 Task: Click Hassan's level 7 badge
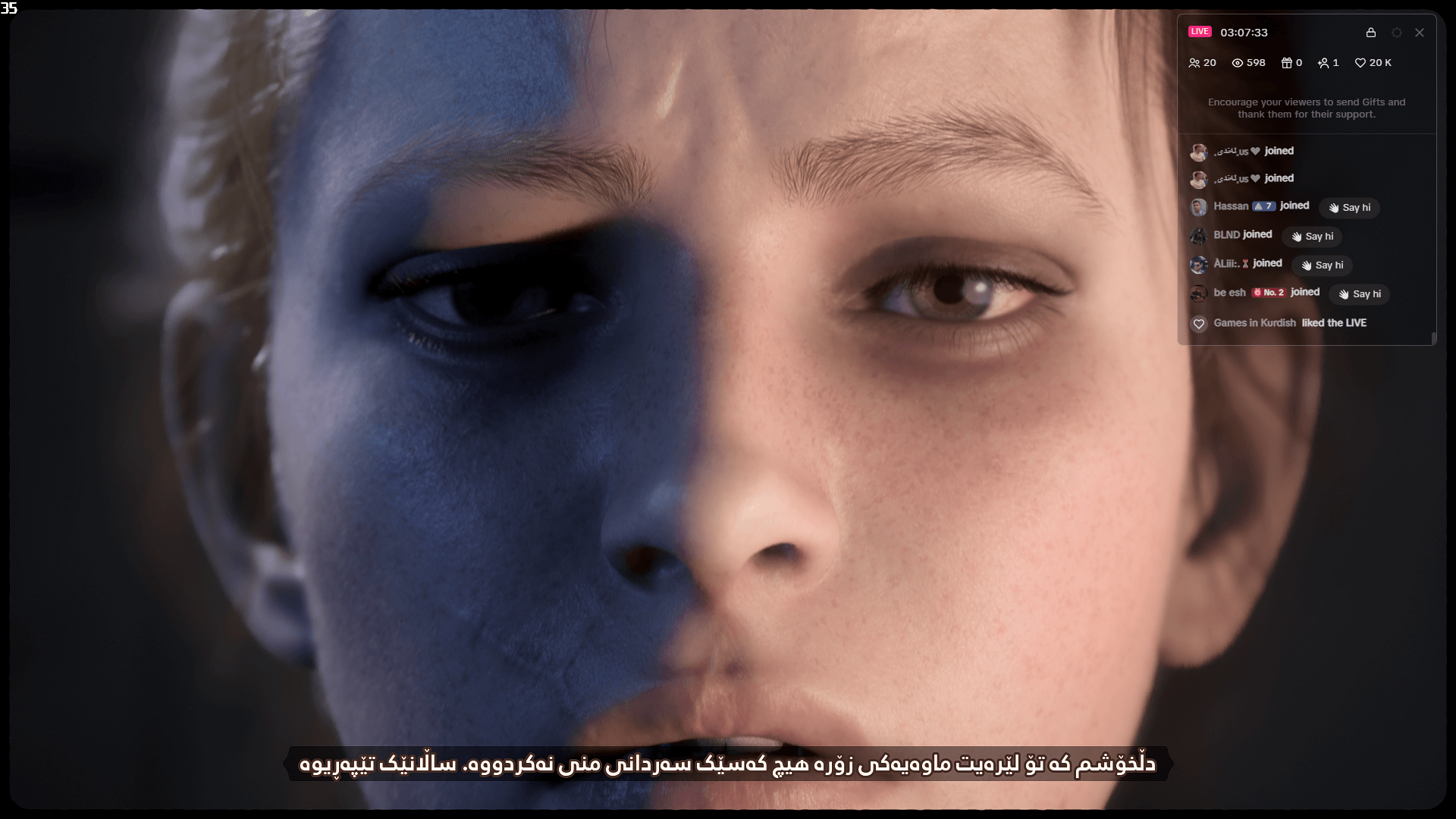coord(1263,206)
